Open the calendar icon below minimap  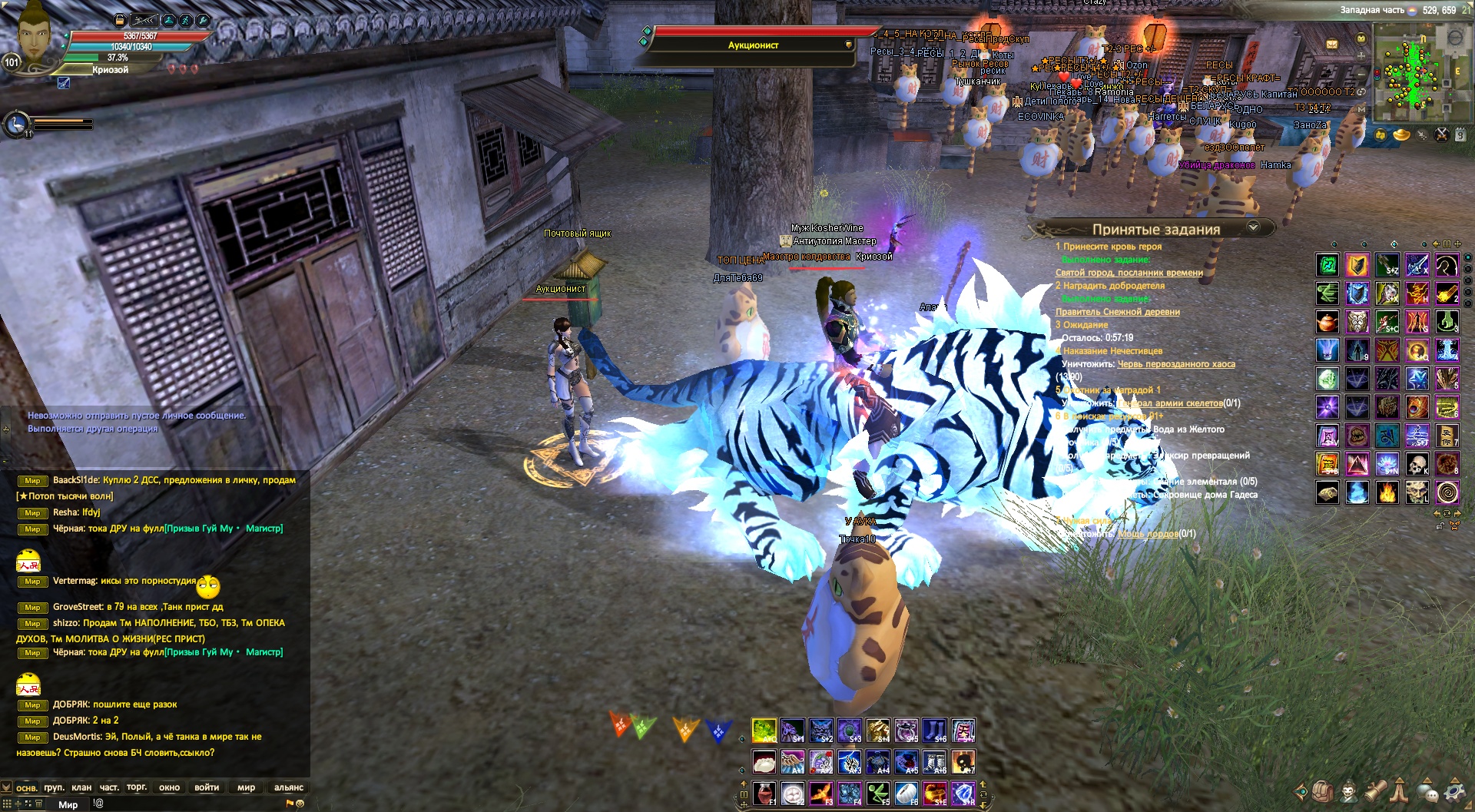point(1460,135)
